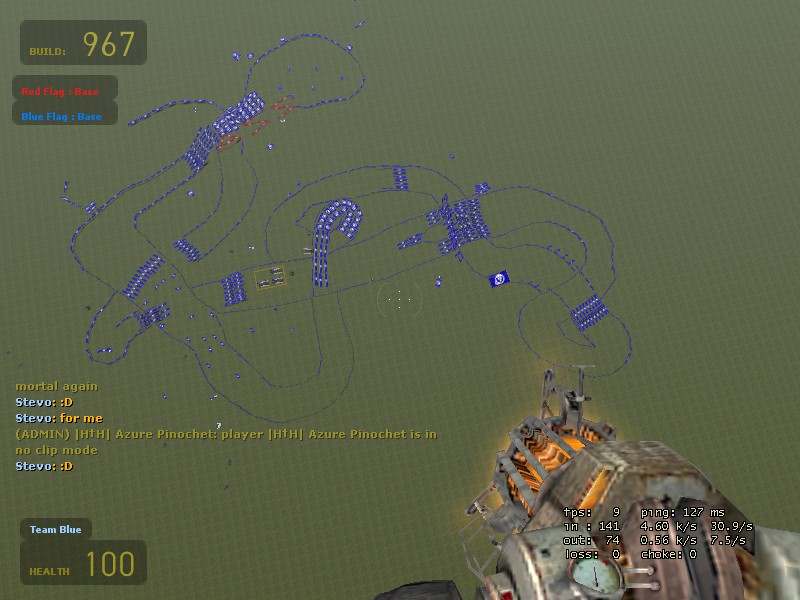This screenshot has height=600, width=800.
Task: Select the Blue Flag status panel
Action: pos(65,116)
